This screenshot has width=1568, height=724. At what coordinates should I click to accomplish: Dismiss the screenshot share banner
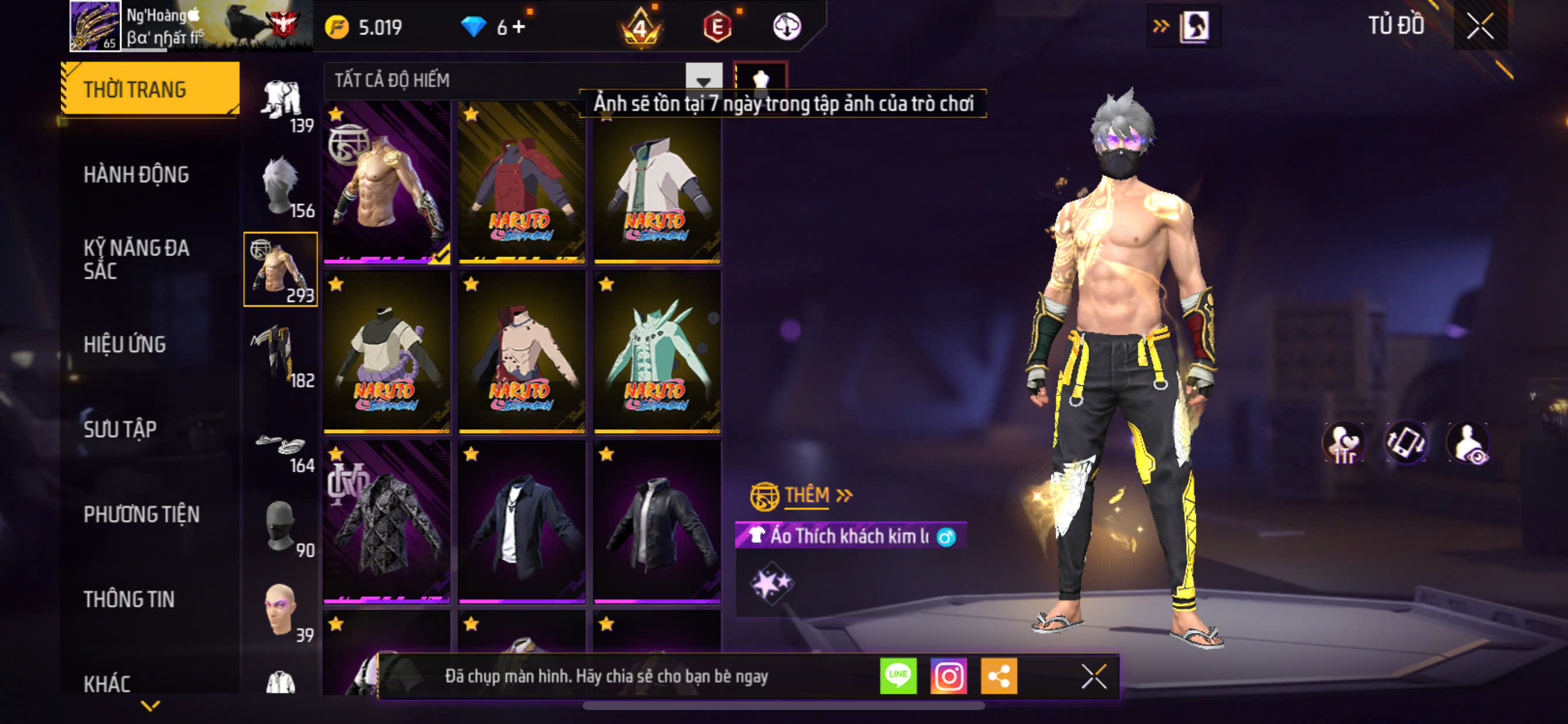[1093, 676]
